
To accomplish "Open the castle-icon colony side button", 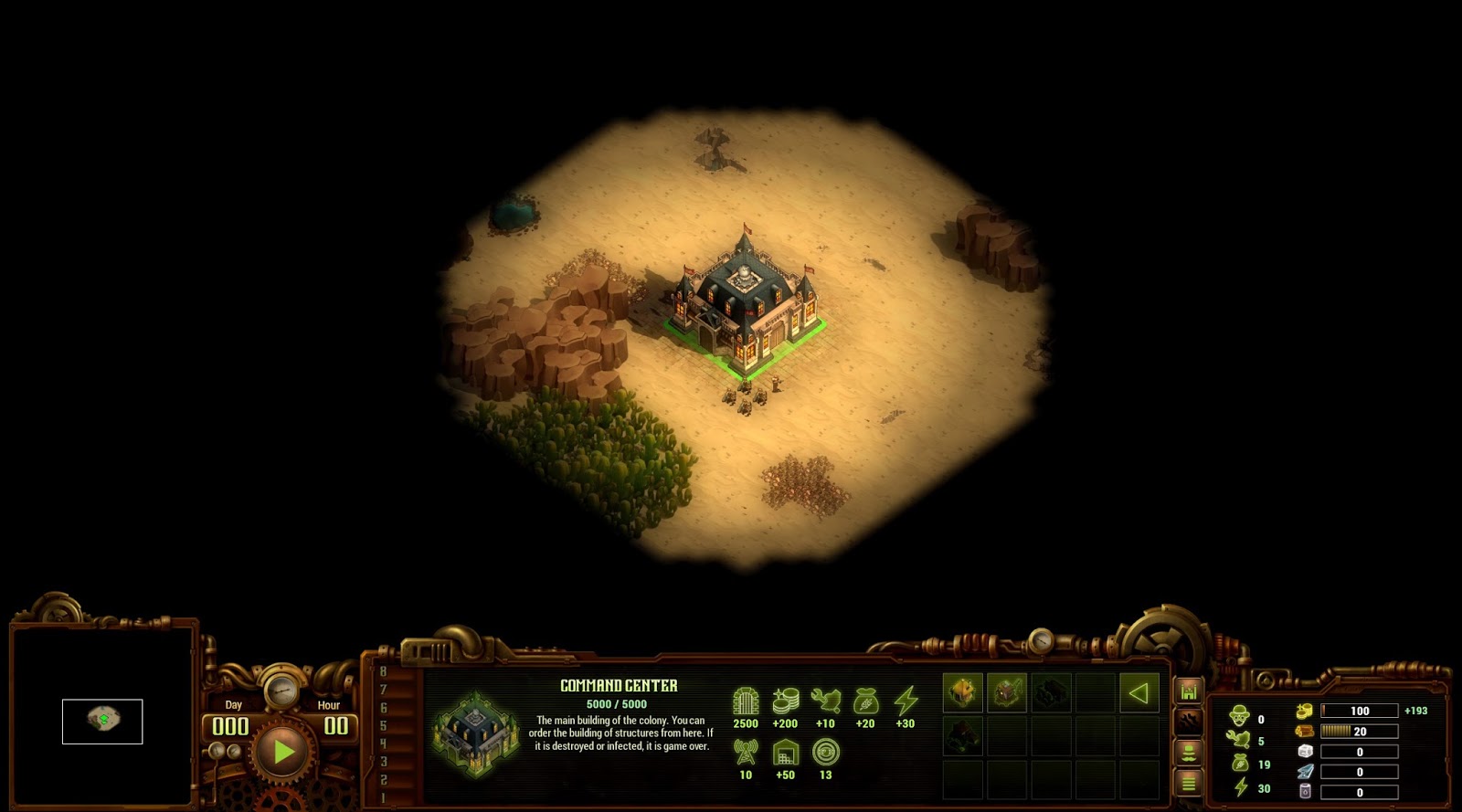I will [x=1188, y=692].
